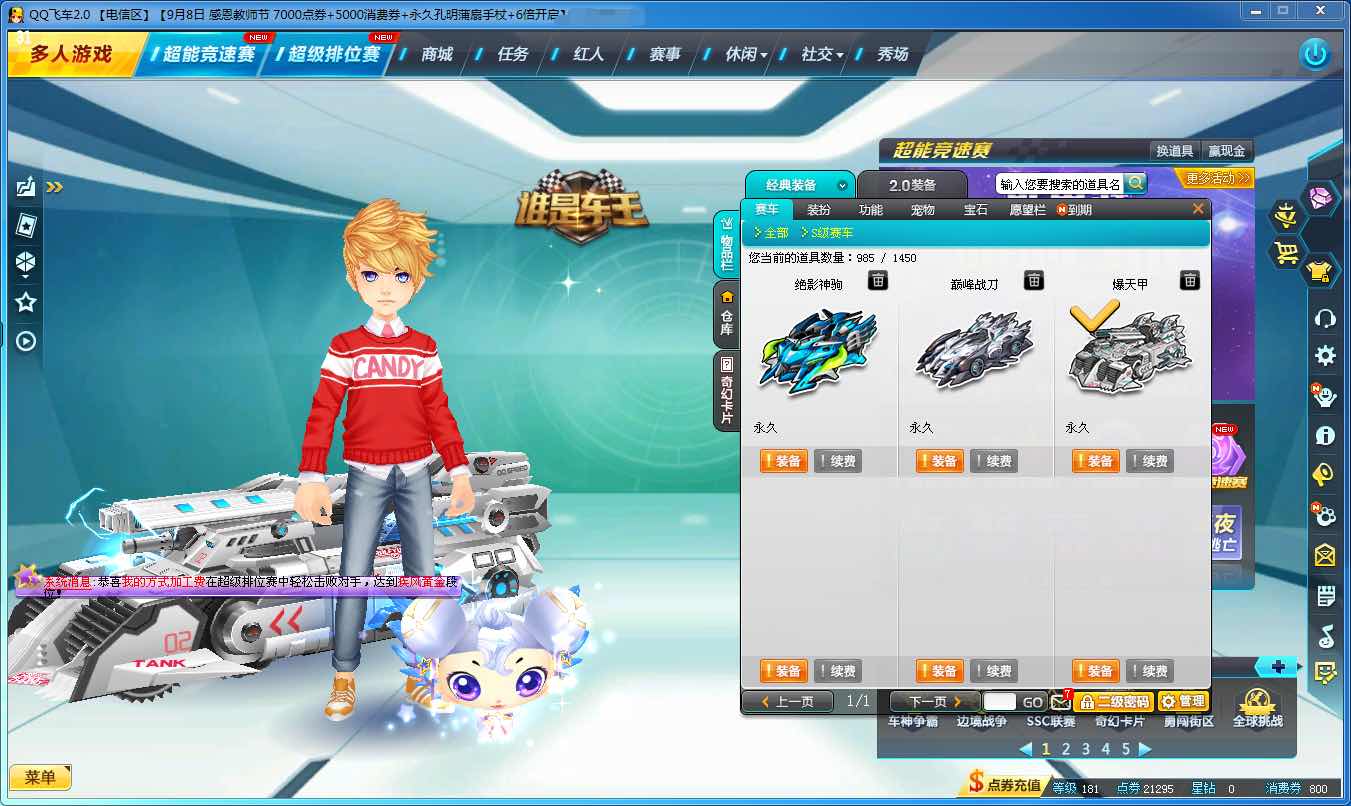The height and width of the screenshot is (806, 1351).
Task: Click the star favorites icon on the left sidebar
Action: (x=25, y=301)
